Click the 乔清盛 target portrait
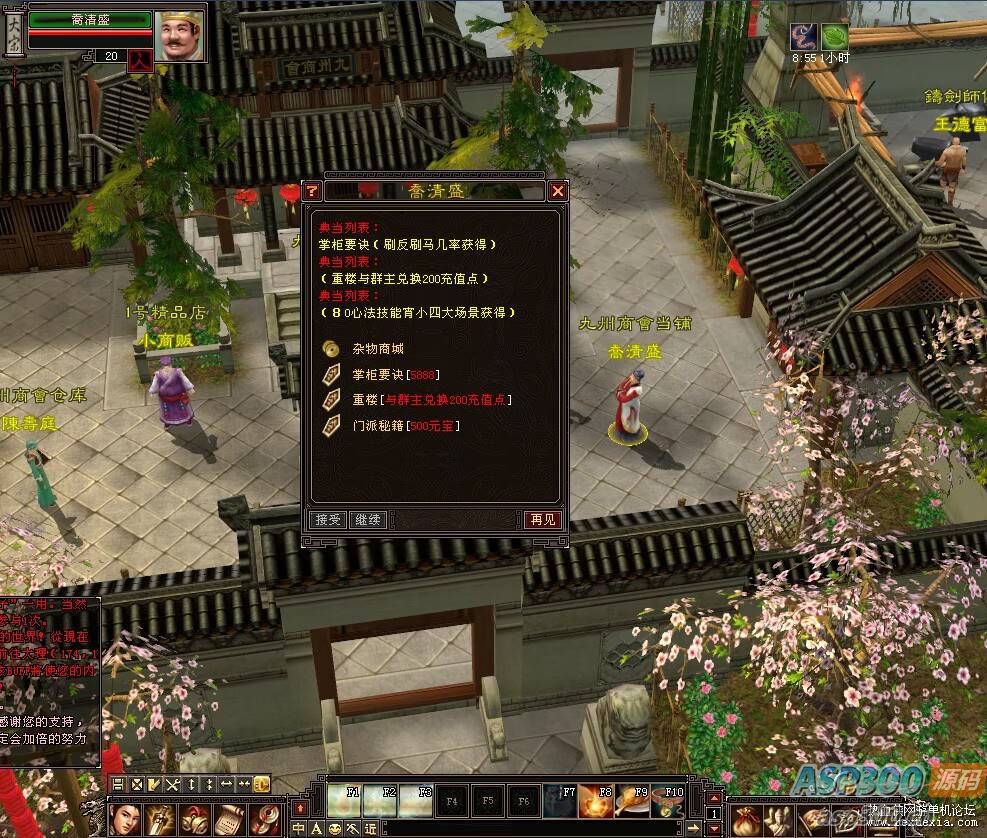 click(x=181, y=36)
